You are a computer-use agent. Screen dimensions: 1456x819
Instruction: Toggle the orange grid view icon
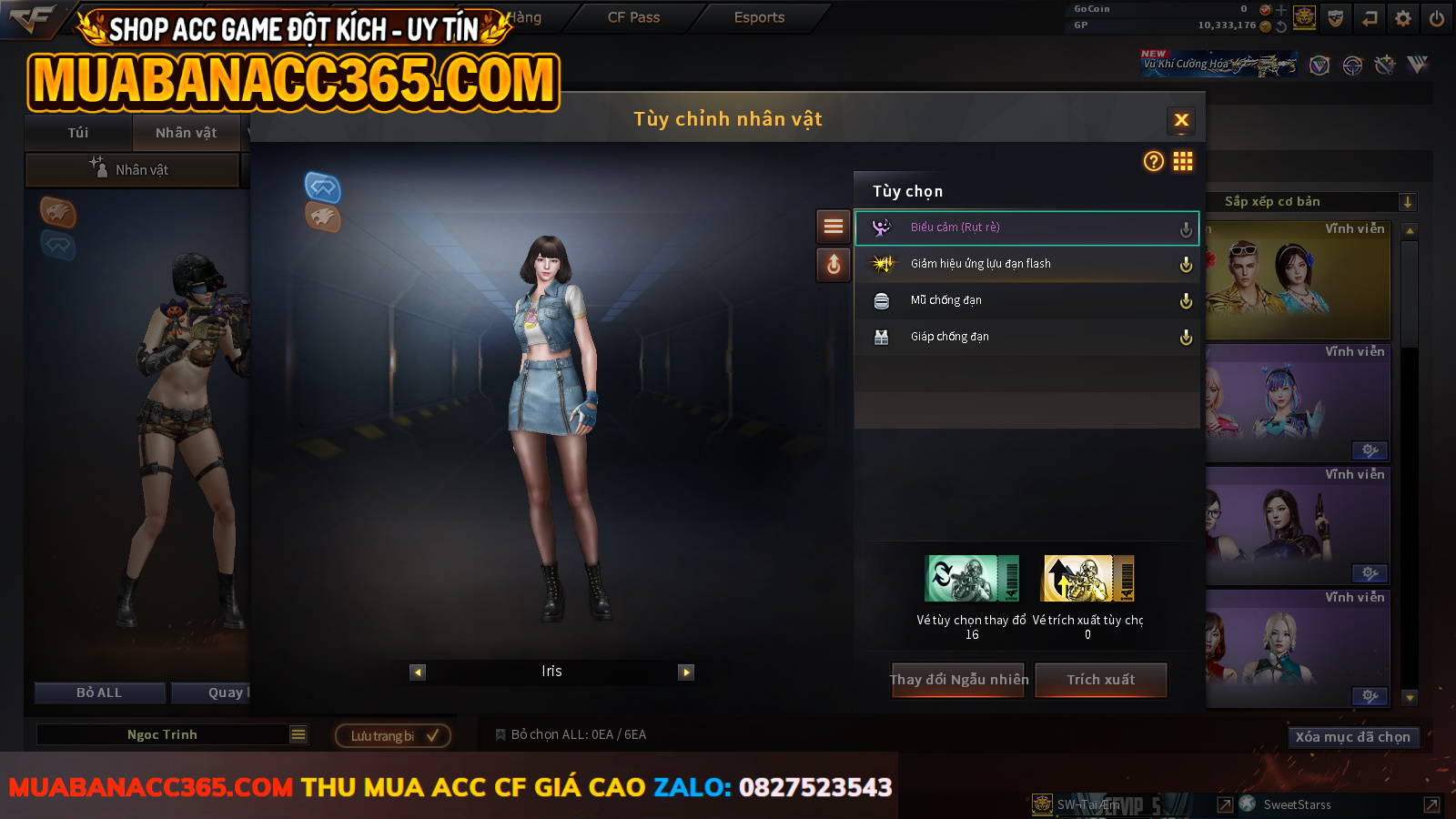(1183, 161)
